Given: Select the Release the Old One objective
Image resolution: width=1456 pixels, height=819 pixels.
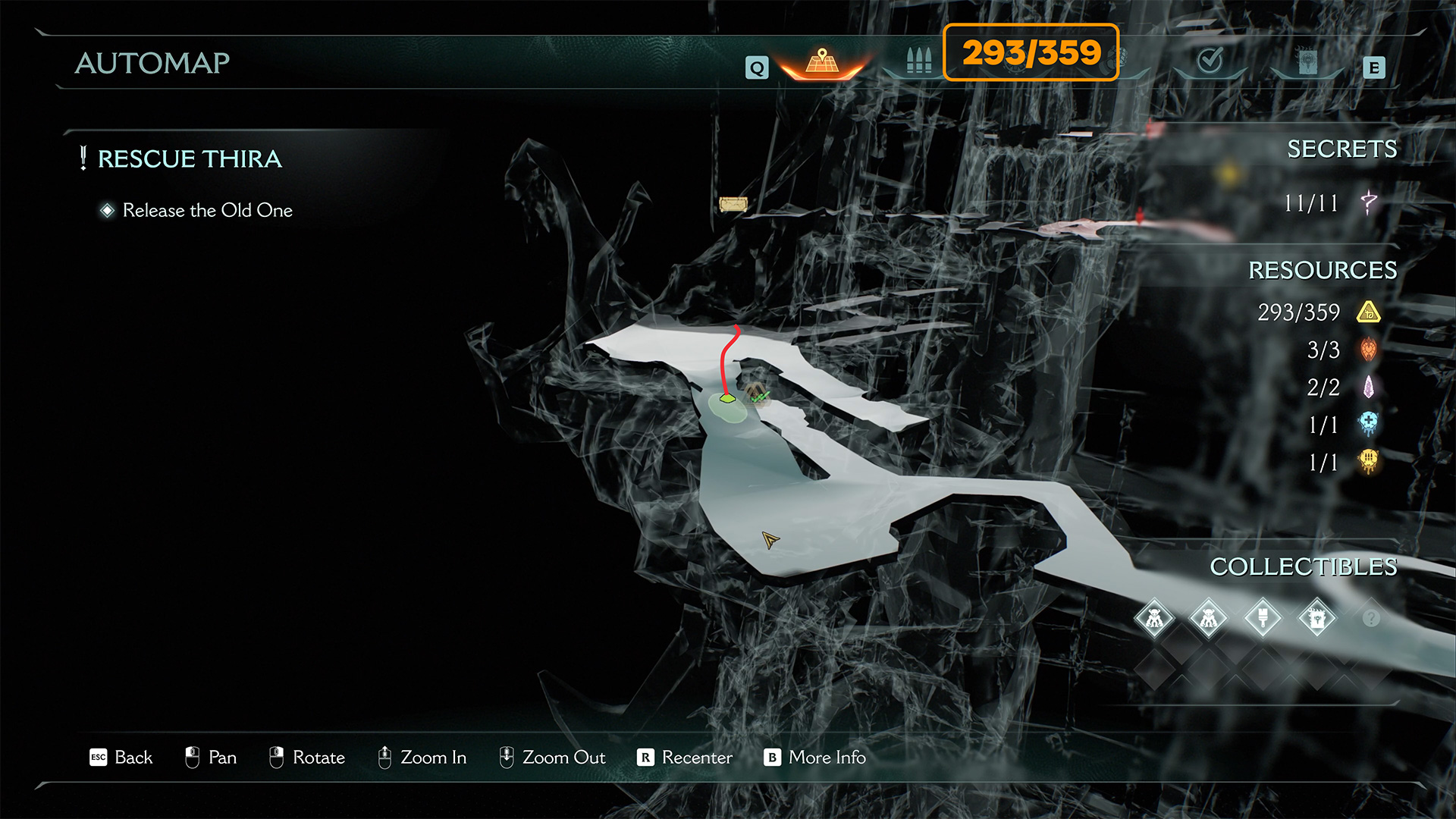Looking at the screenshot, I should point(207,210).
